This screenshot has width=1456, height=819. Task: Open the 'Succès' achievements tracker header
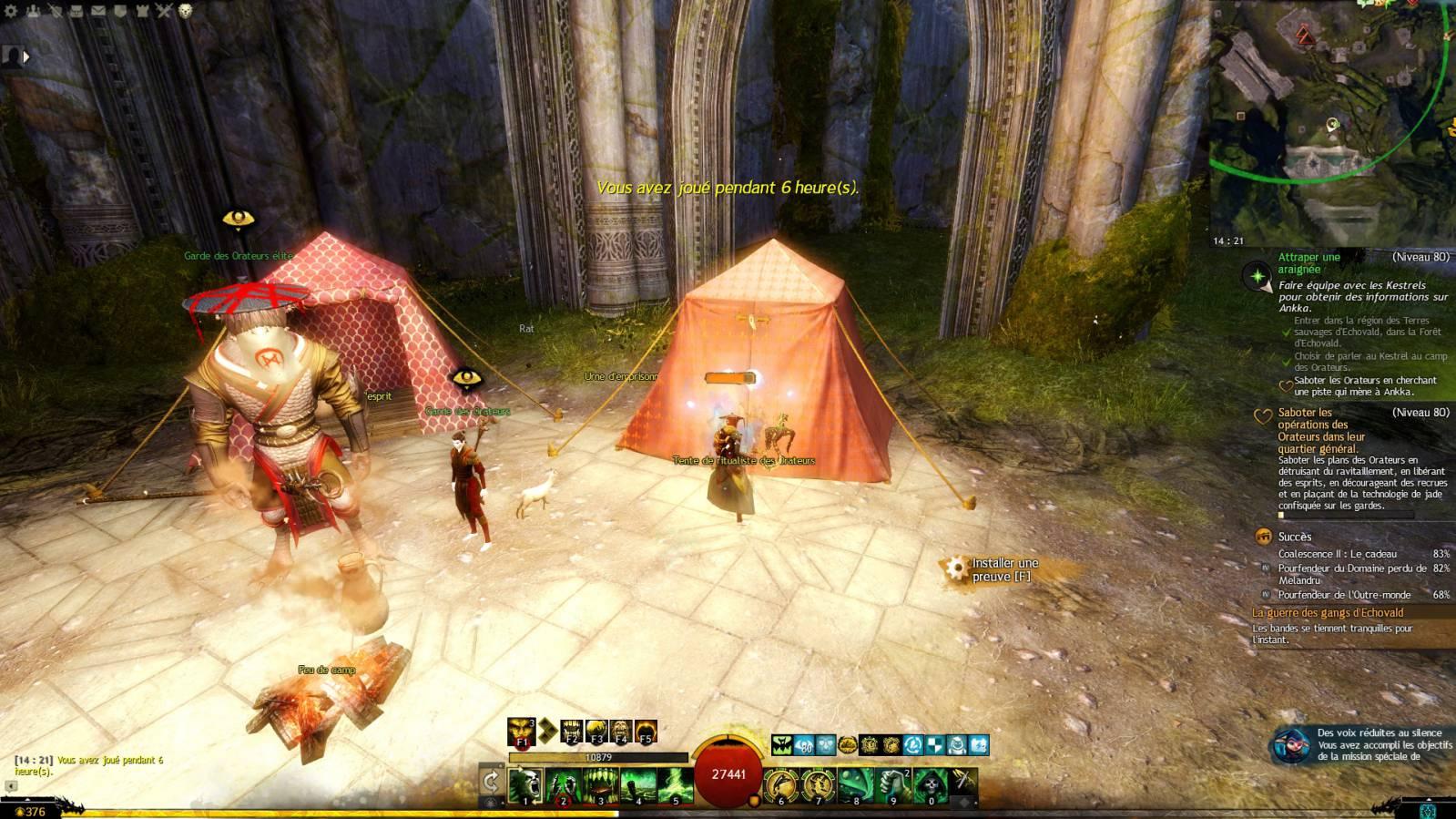[x=1294, y=537]
